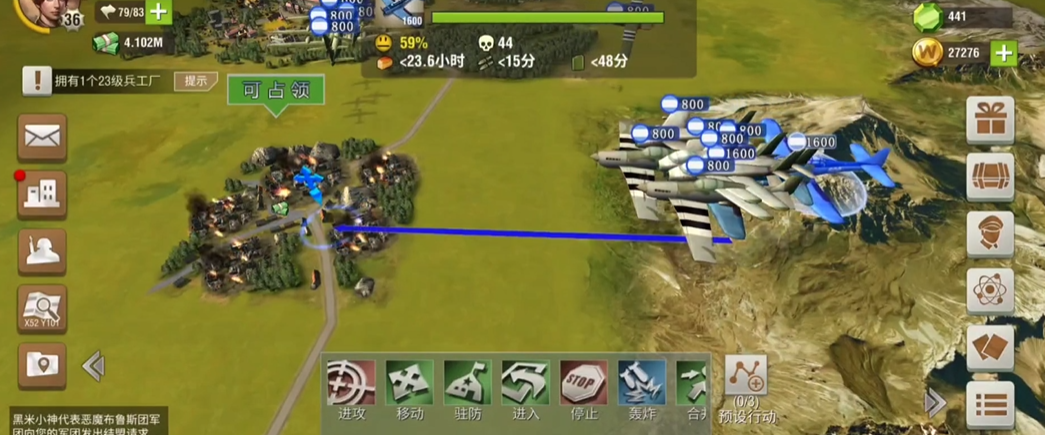This screenshot has width=1045, height=435.
Task: Select the 进攻 attack command
Action: pyautogui.click(x=351, y=385)
